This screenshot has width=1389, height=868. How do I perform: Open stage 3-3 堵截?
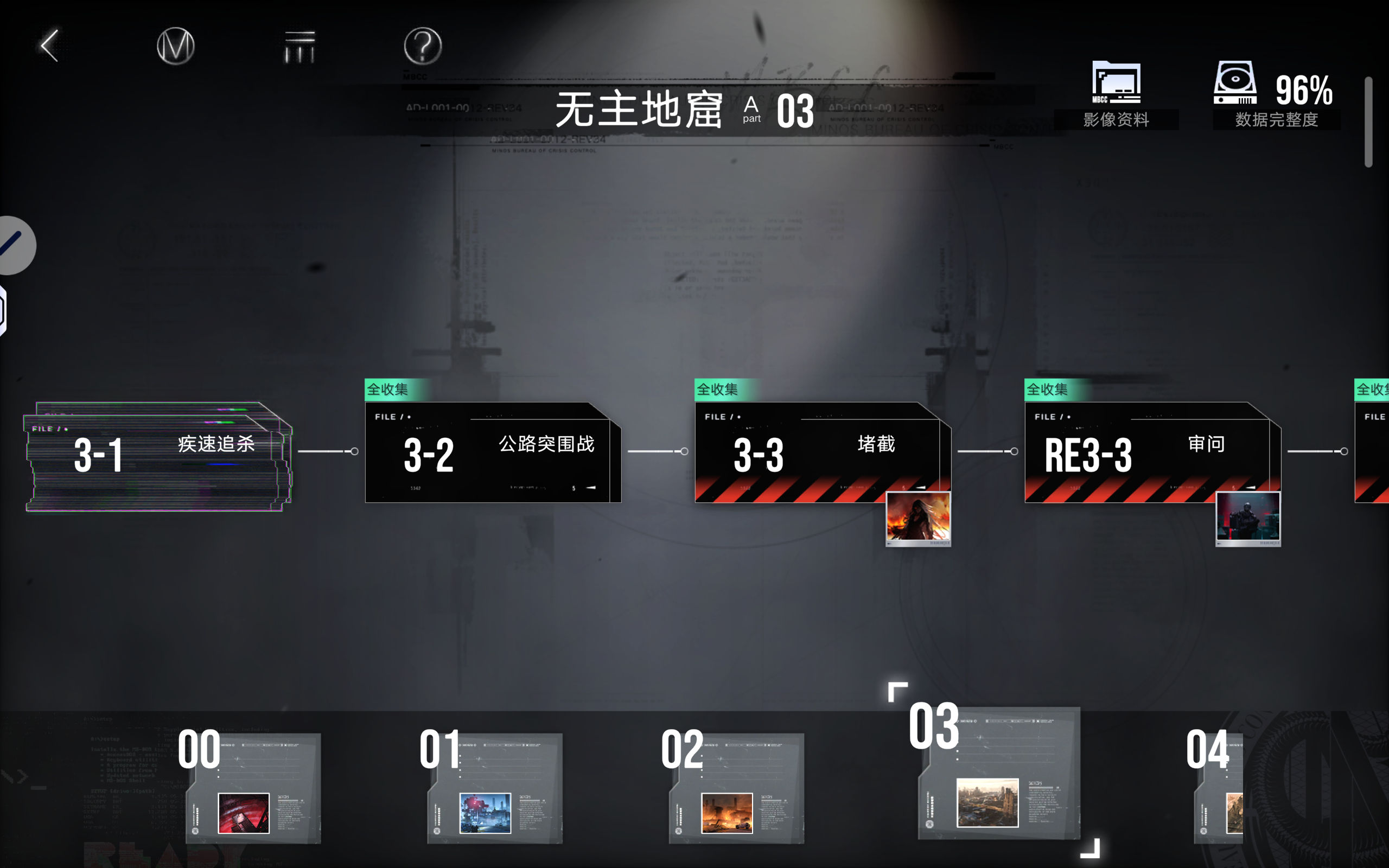815,454
